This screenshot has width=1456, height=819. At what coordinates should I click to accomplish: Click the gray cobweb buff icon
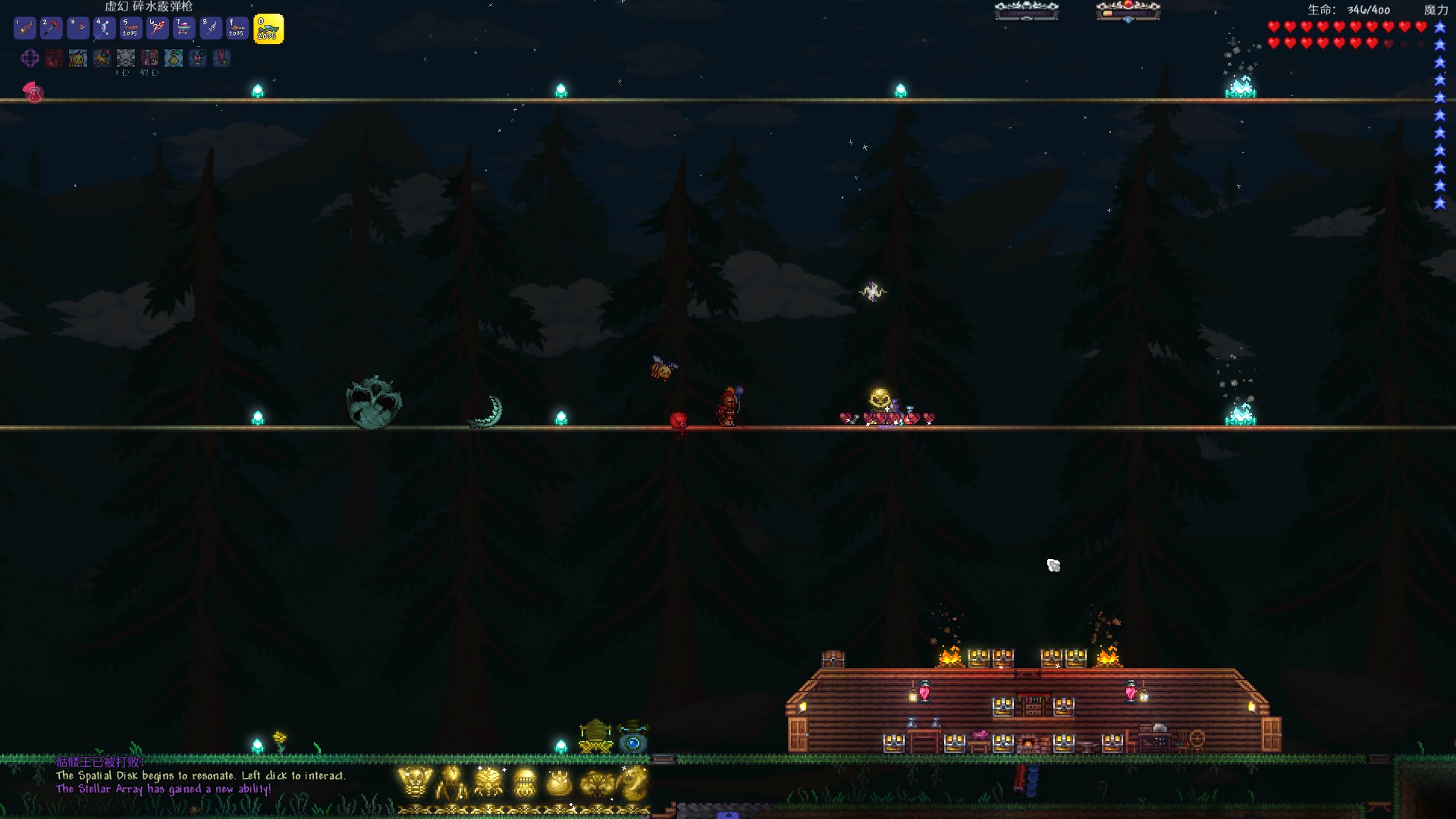pos(126,58)
